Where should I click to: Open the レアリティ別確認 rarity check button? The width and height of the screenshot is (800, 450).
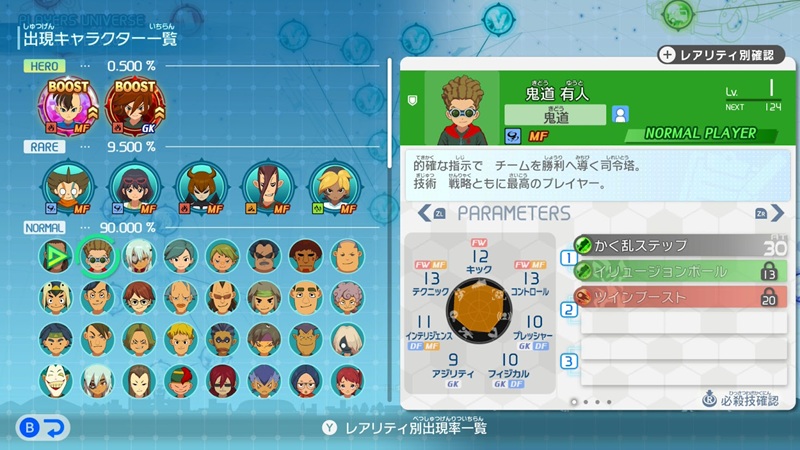pos(719,54)
